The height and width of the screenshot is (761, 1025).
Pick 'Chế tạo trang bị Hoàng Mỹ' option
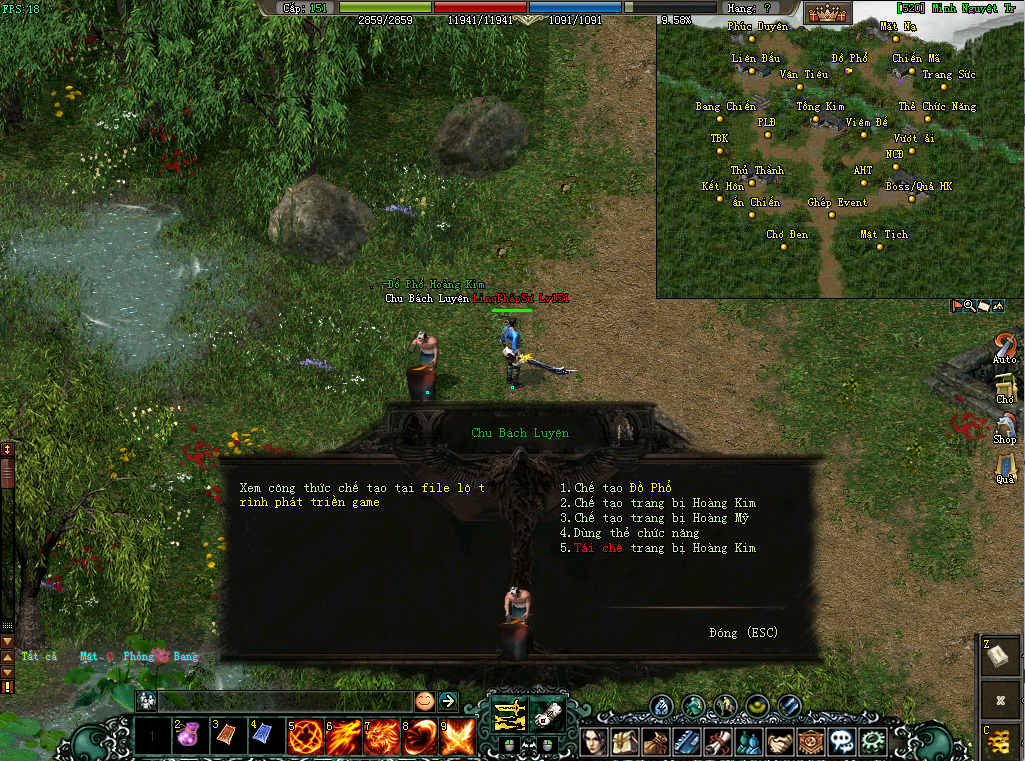[654, 518]
